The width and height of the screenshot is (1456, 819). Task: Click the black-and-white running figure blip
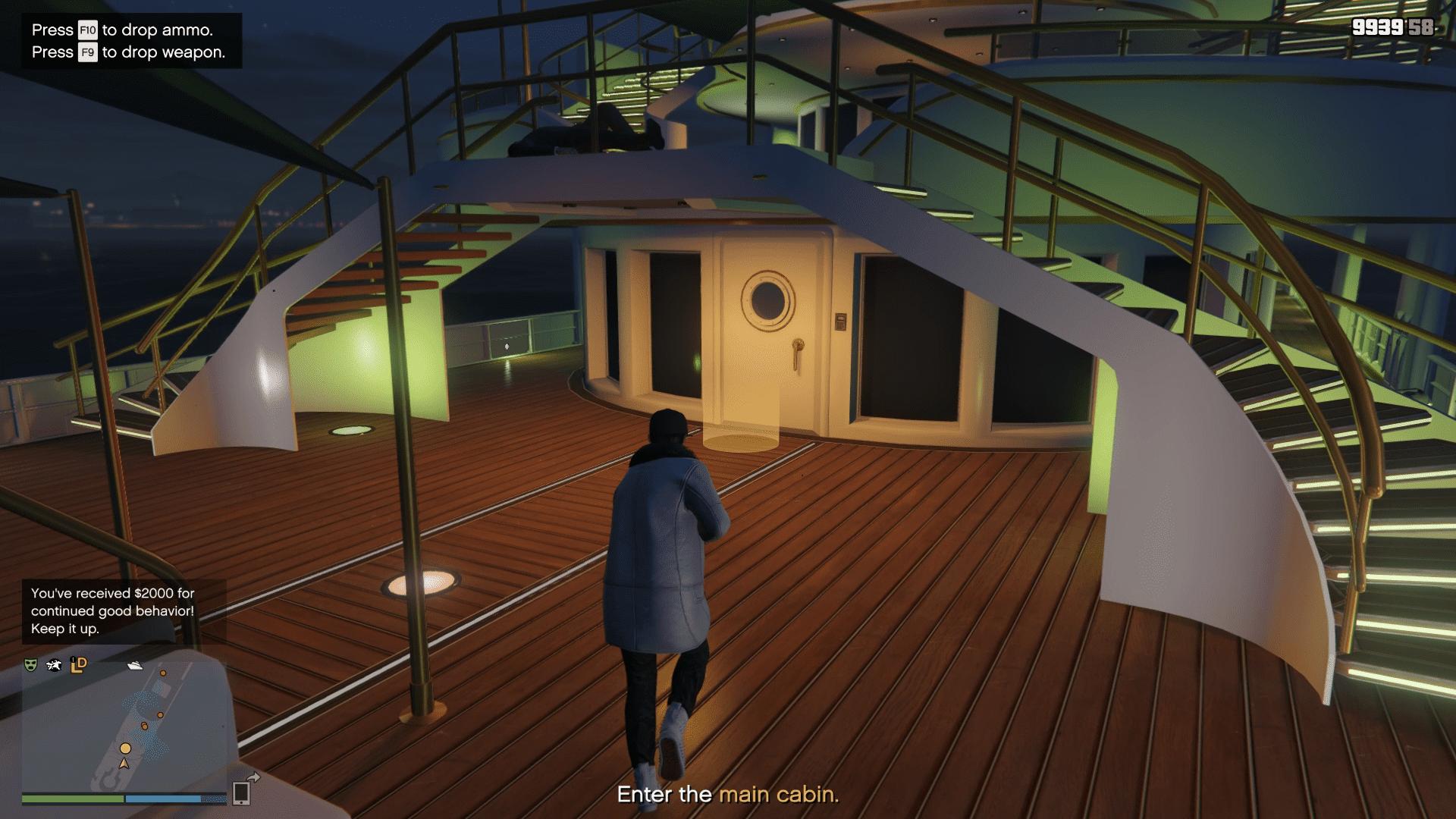[54, 665]
